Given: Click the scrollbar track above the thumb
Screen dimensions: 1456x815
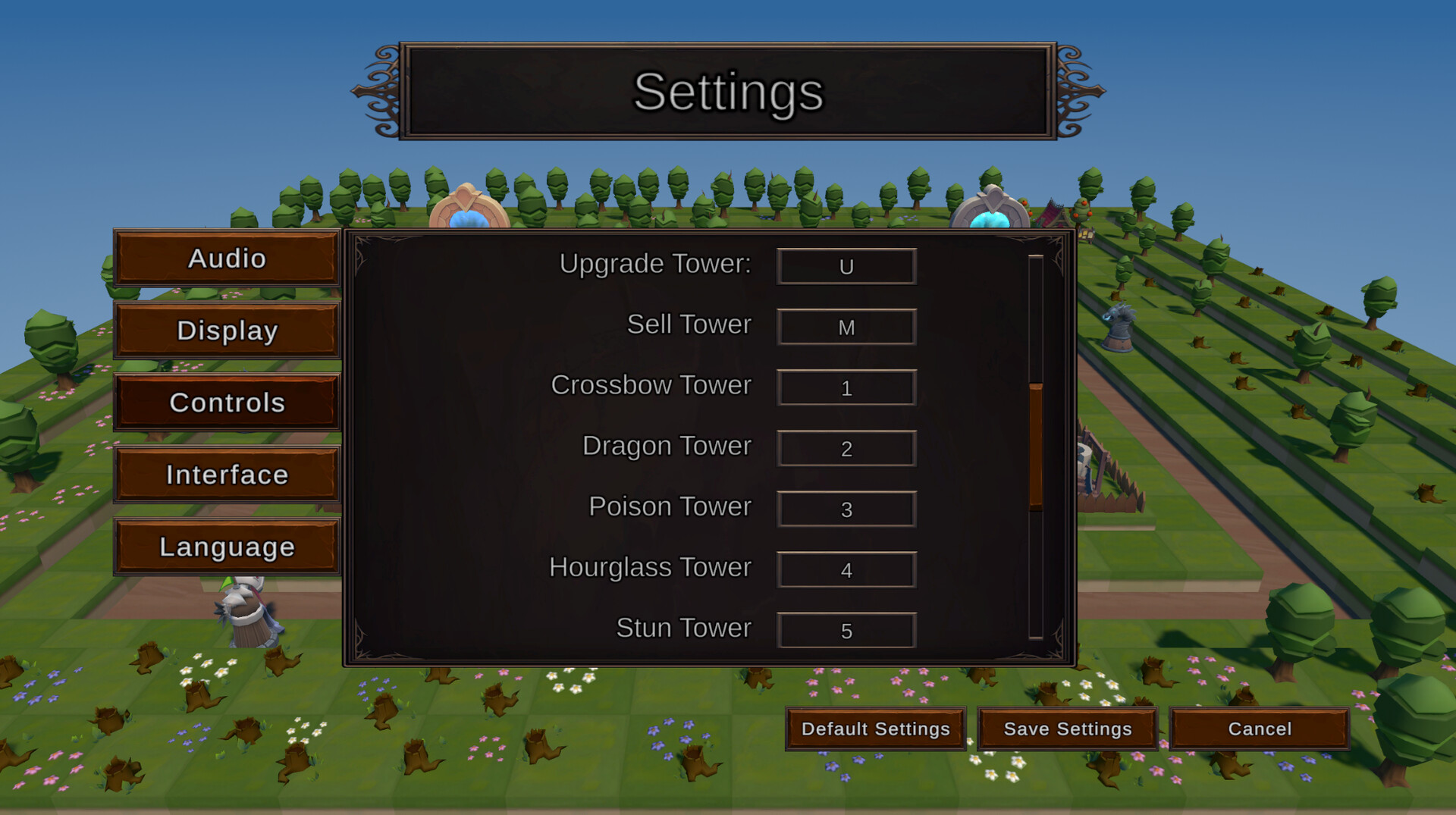Looking at the screenshot, I should [x=1036, y=318].
